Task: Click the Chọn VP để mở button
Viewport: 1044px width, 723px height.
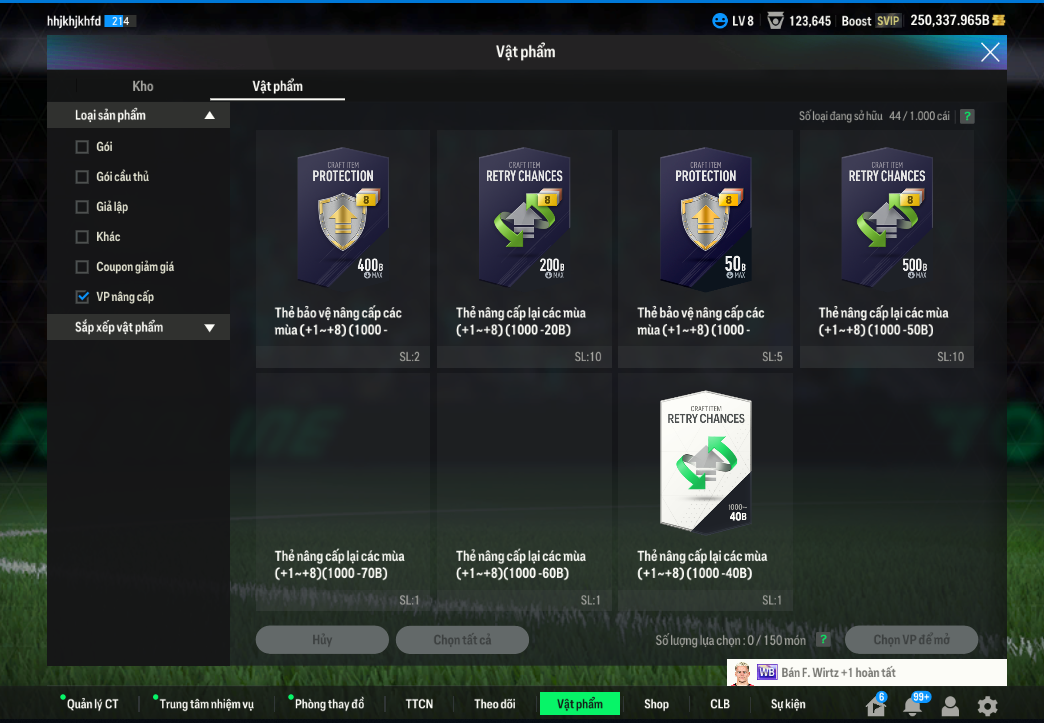Action: click(911, 640)
